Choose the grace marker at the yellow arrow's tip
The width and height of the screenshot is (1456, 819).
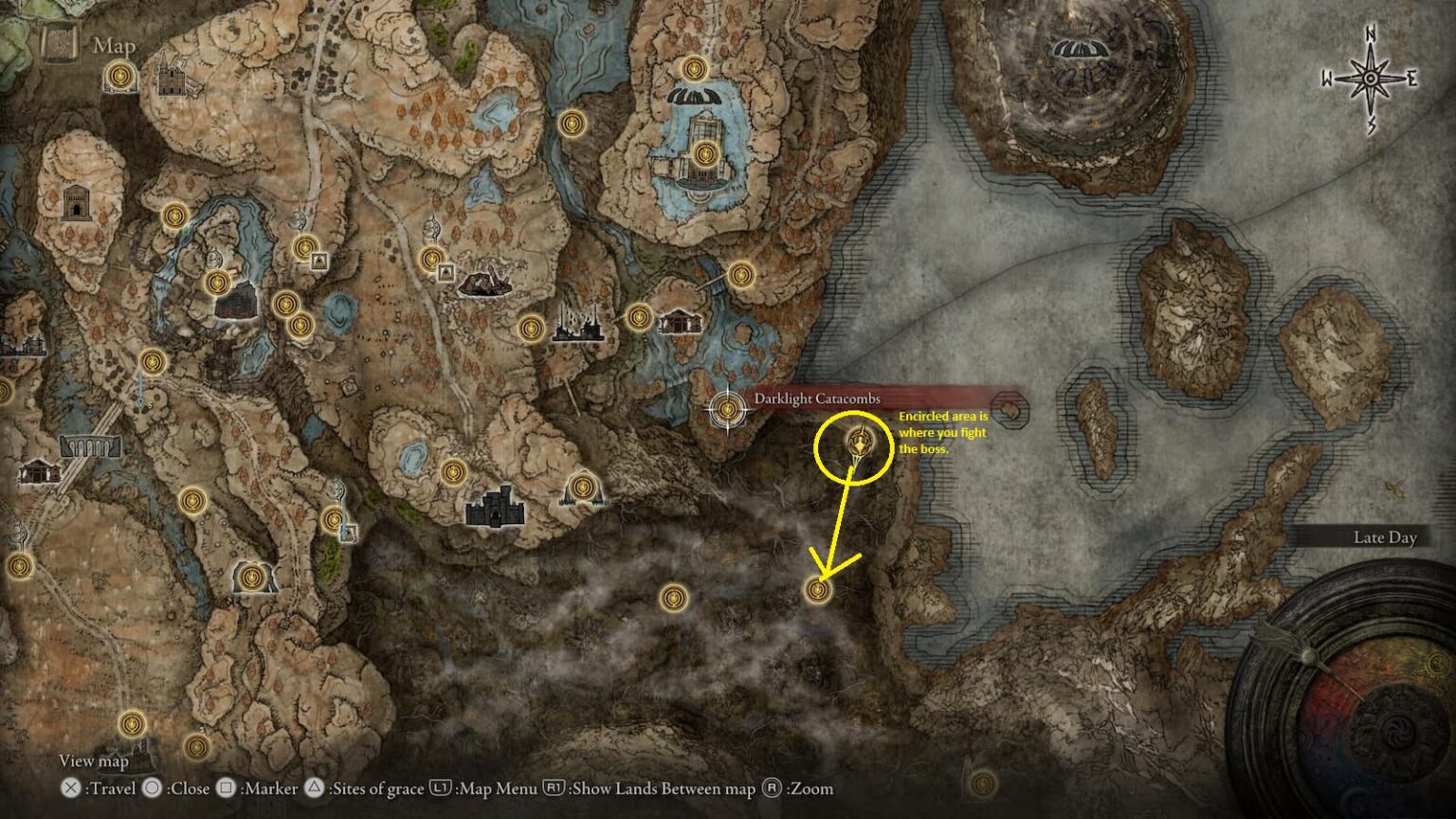click(817, 590)
